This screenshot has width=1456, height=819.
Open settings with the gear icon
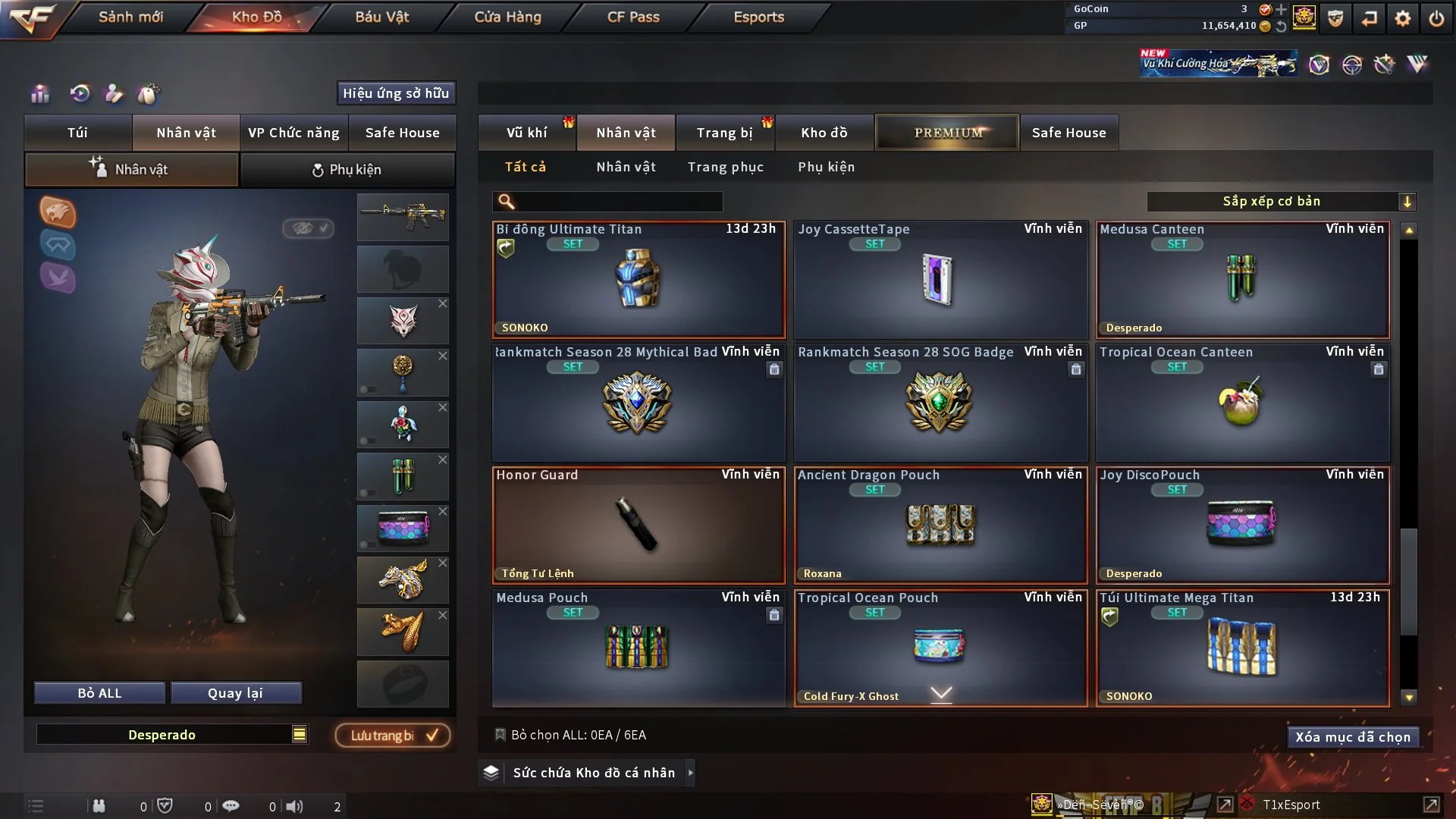(1403, 17)
